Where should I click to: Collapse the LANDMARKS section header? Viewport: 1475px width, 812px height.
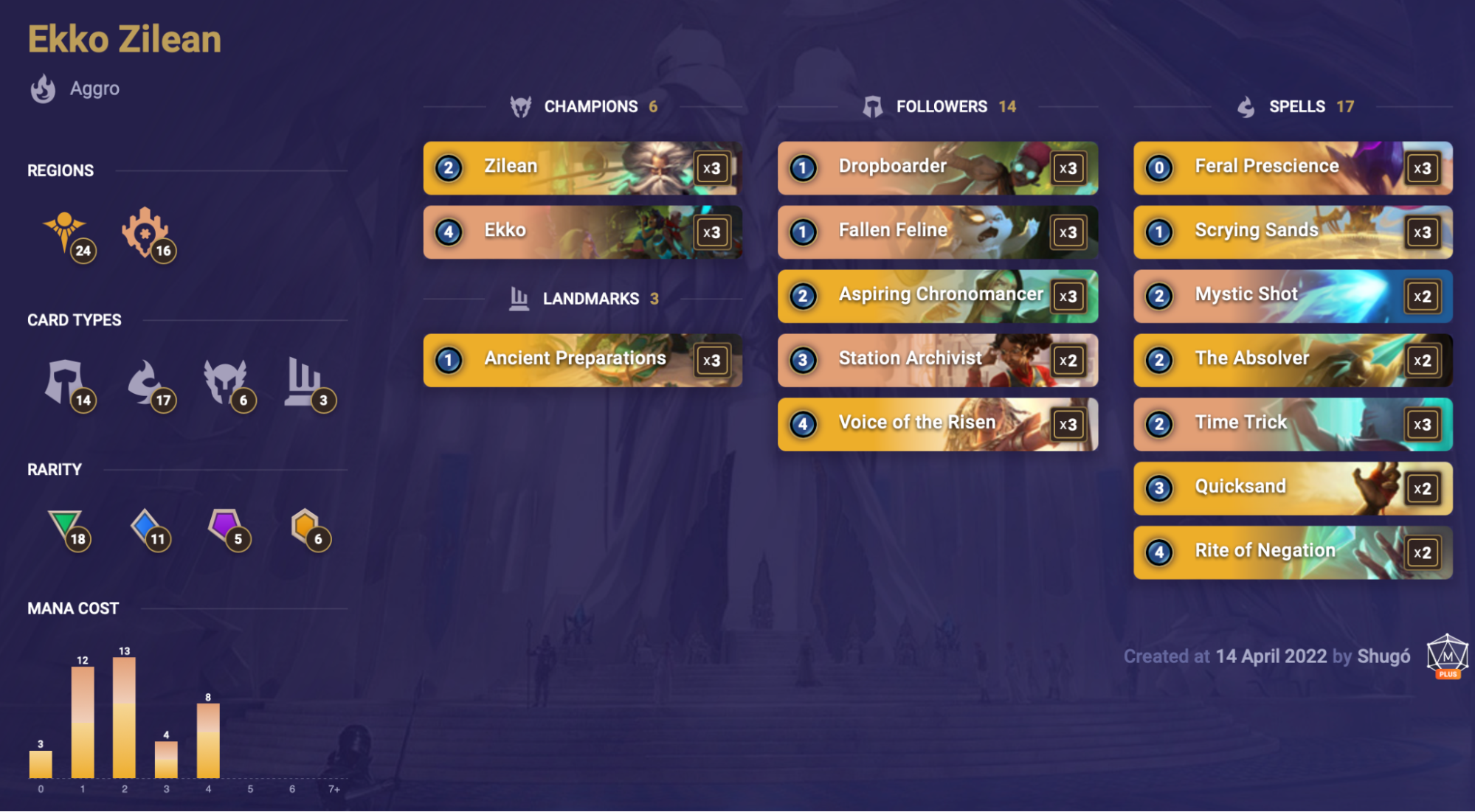click(x=590, y=298)
